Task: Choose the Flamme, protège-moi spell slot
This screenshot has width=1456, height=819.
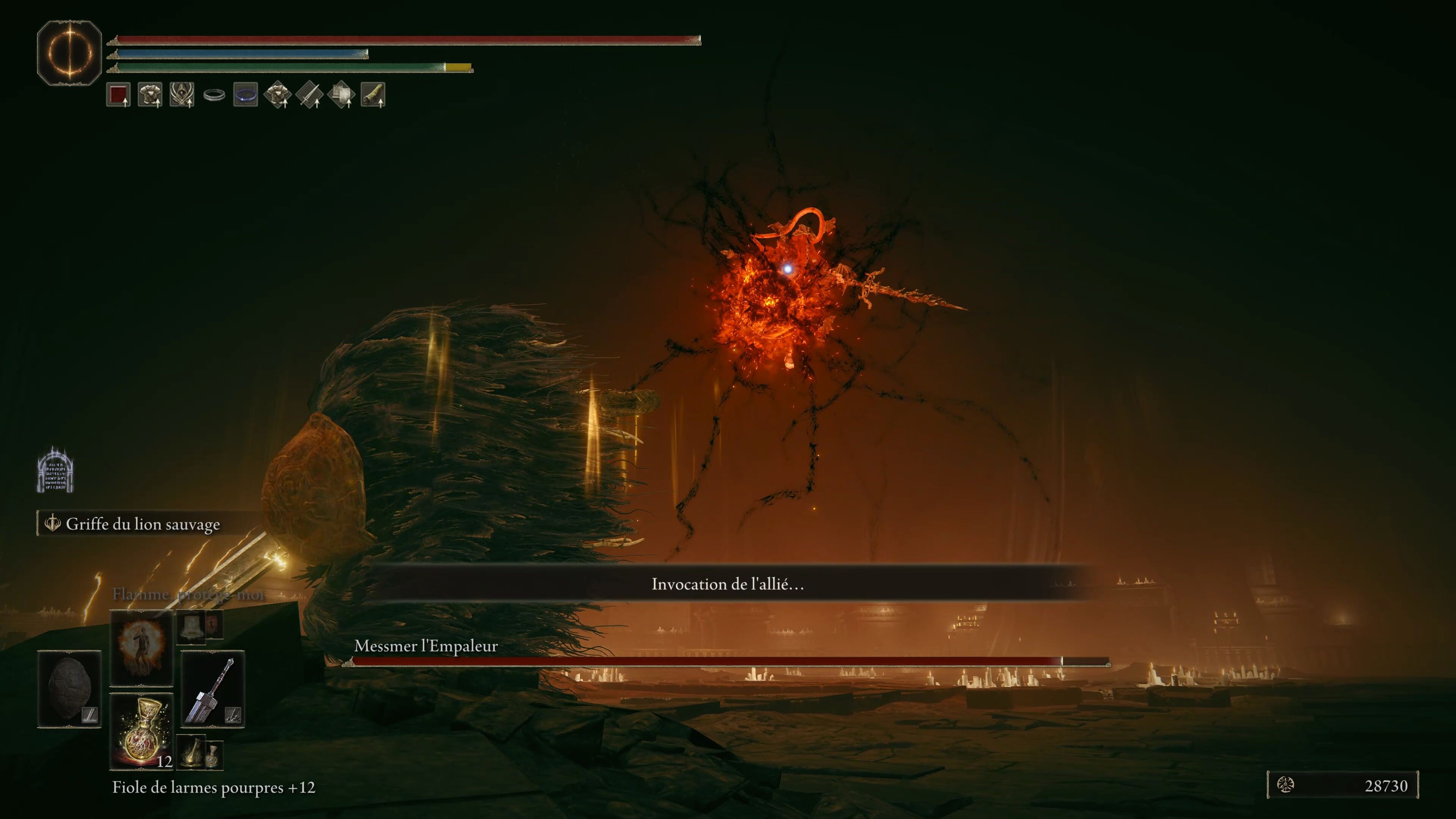Action: pos(141,646)
